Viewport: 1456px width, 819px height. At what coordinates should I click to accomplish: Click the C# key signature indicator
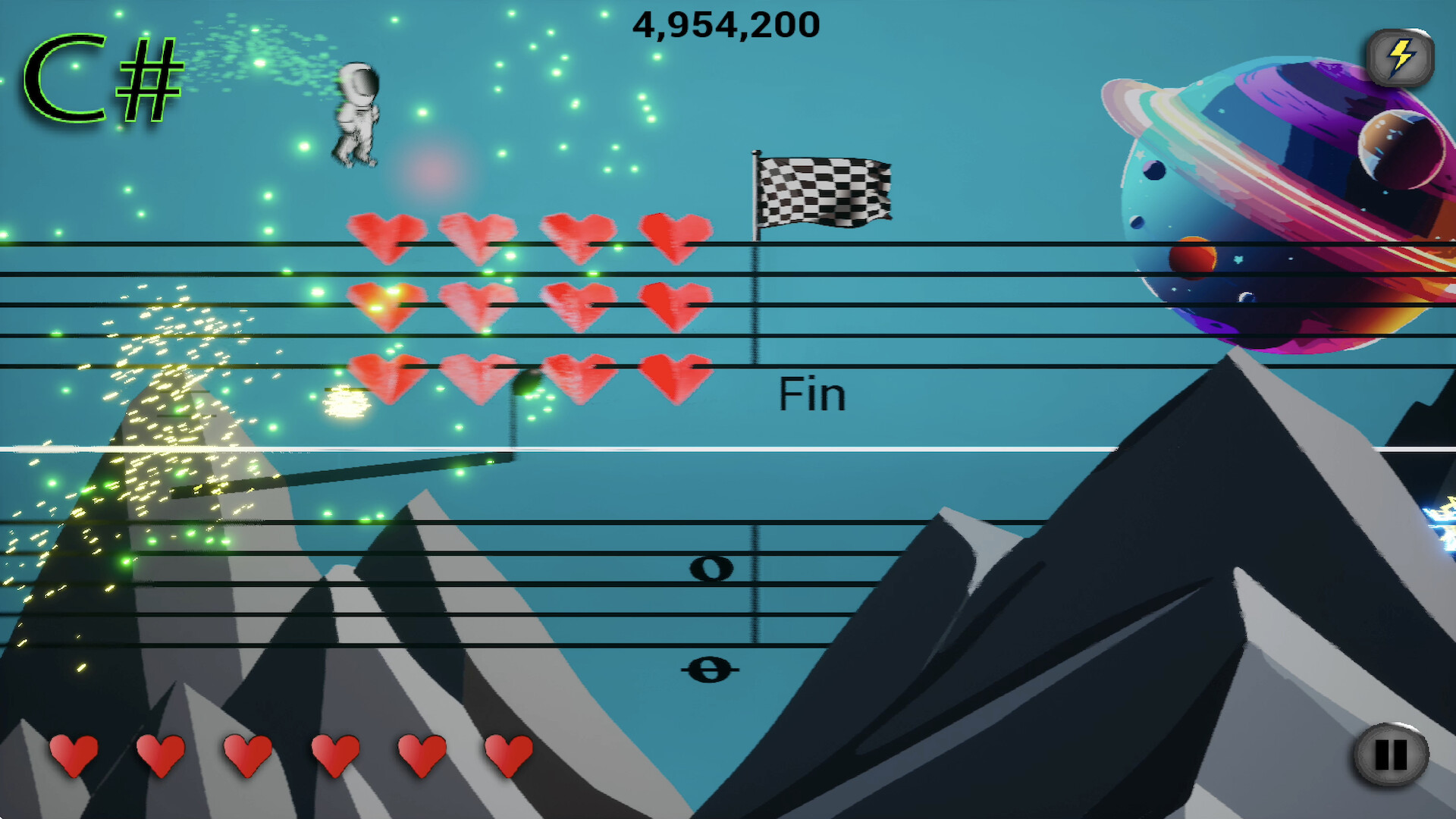click(x=102, y=80)
